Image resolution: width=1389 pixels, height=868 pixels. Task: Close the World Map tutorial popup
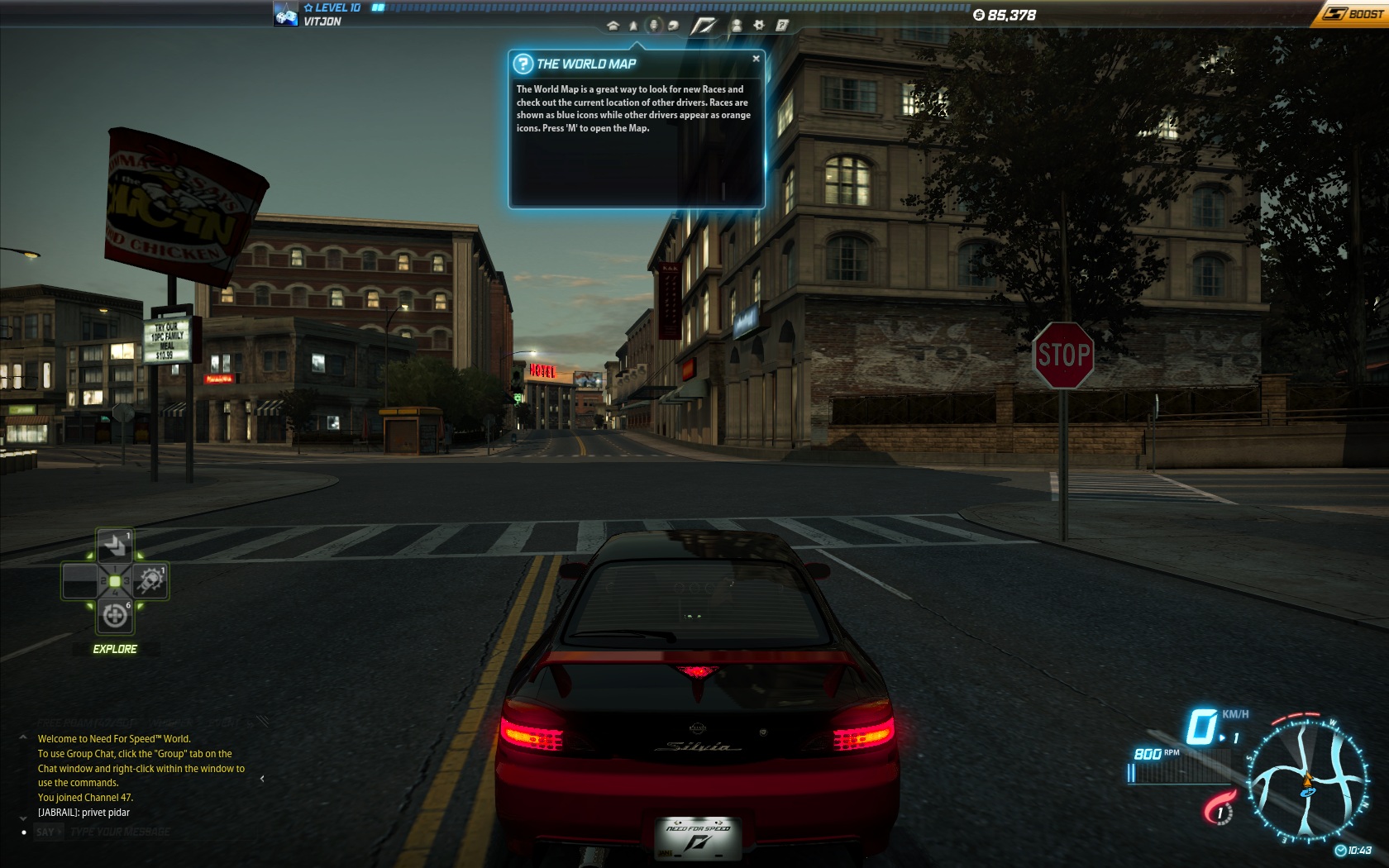[756, 59]
